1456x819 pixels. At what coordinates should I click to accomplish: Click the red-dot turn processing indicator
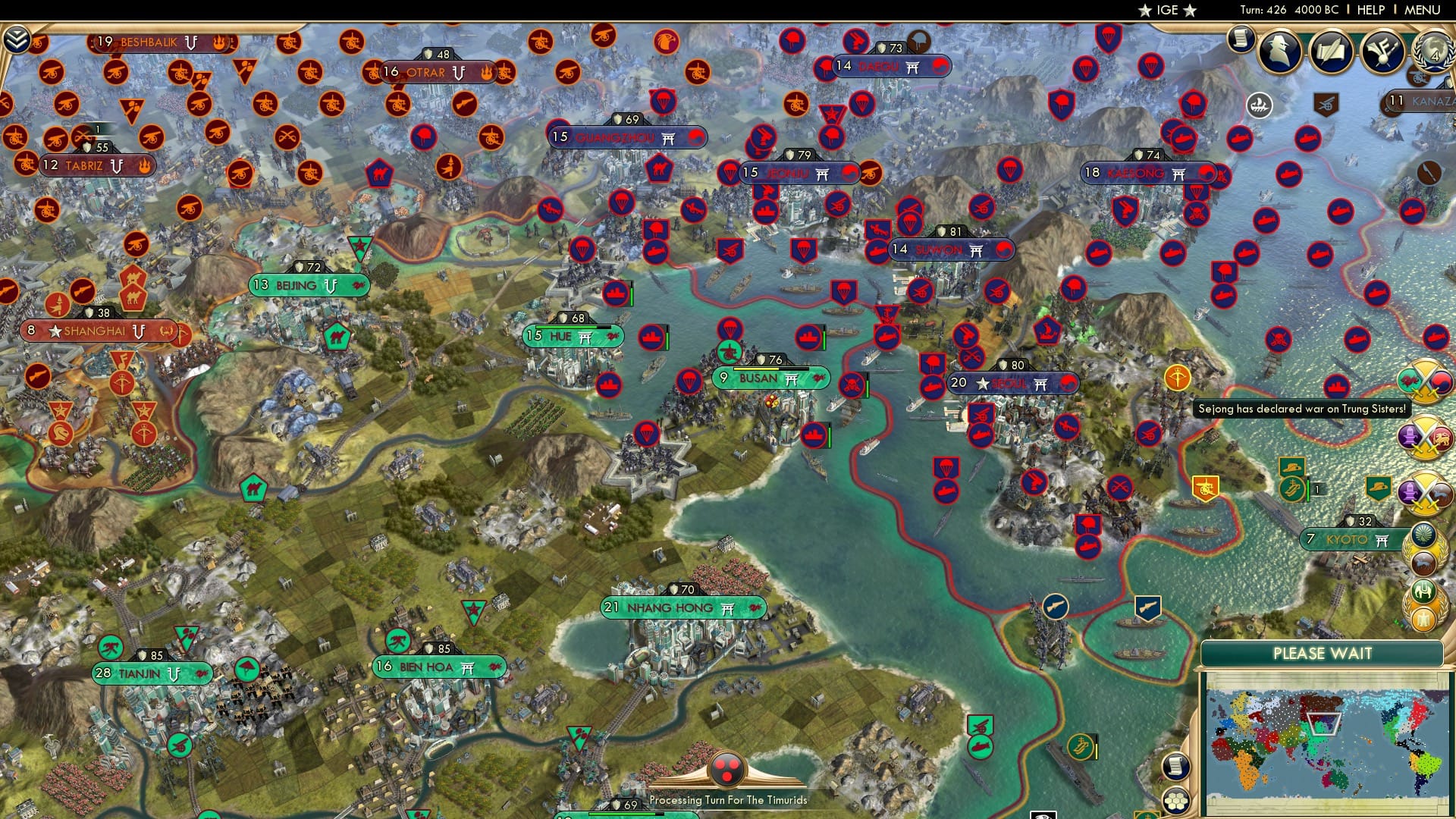[x=729, y=770]
